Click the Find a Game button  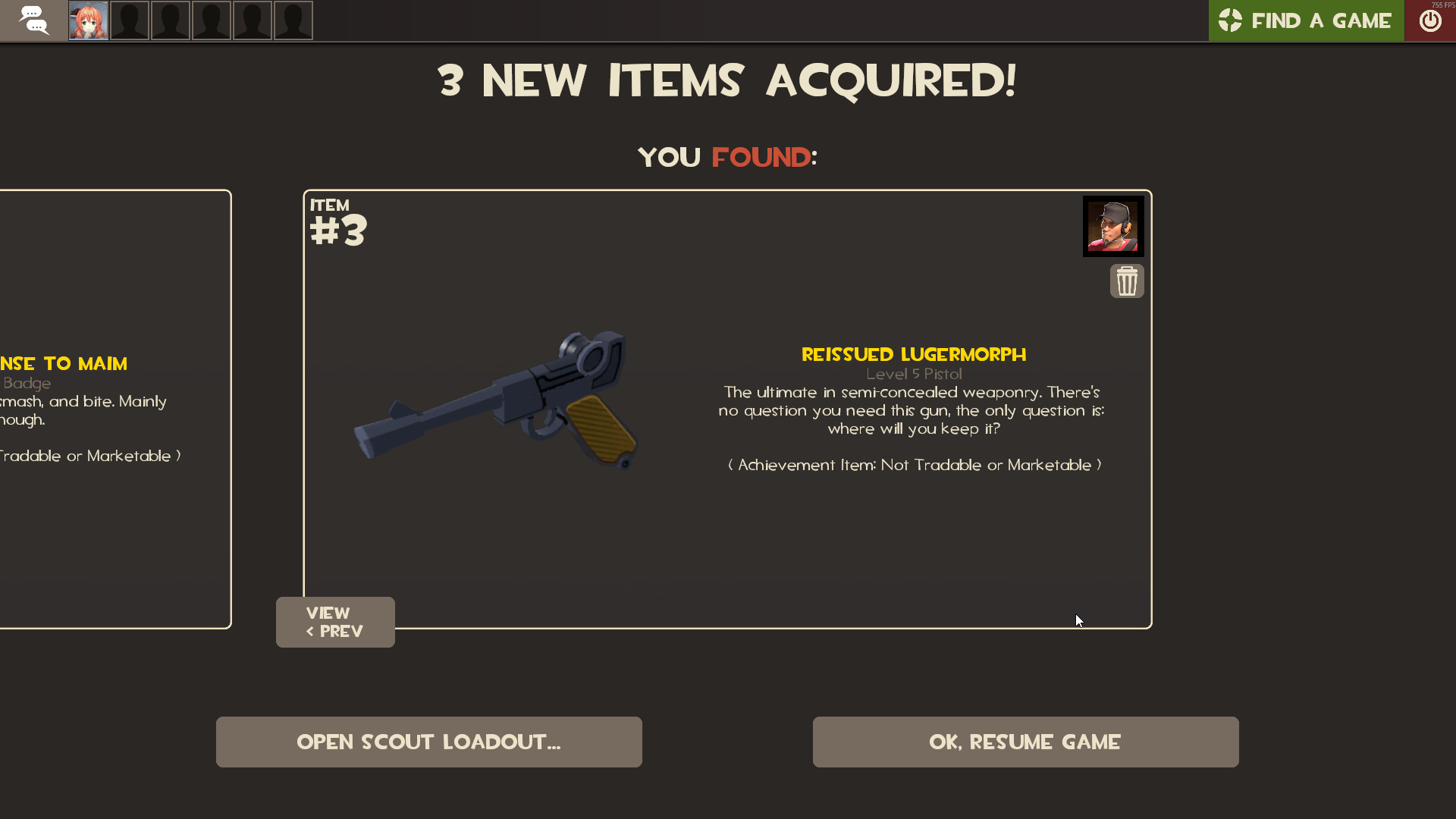[x=1305, y=20]
